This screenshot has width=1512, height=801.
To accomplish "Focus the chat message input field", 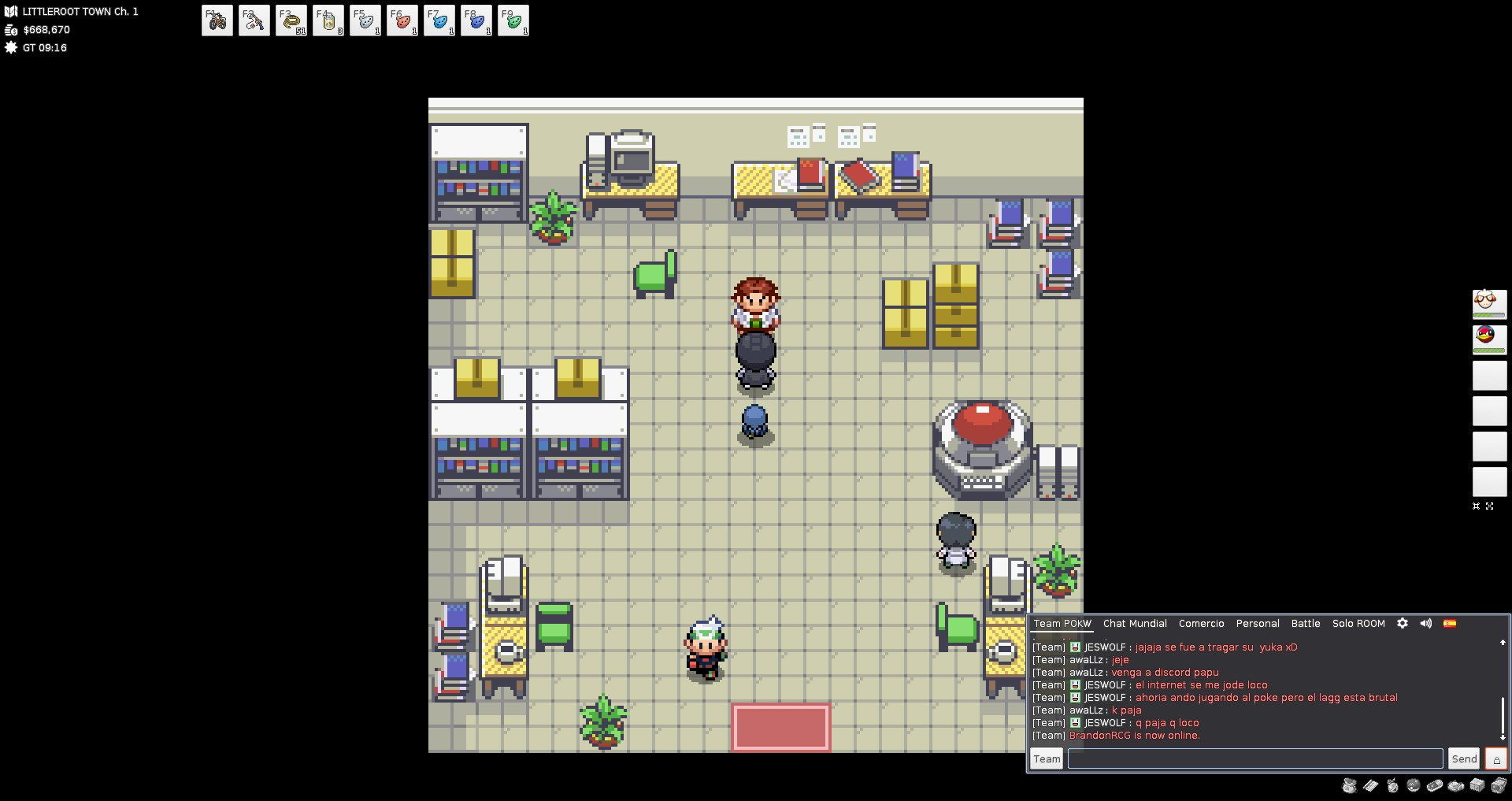I will coord(1254,758).
